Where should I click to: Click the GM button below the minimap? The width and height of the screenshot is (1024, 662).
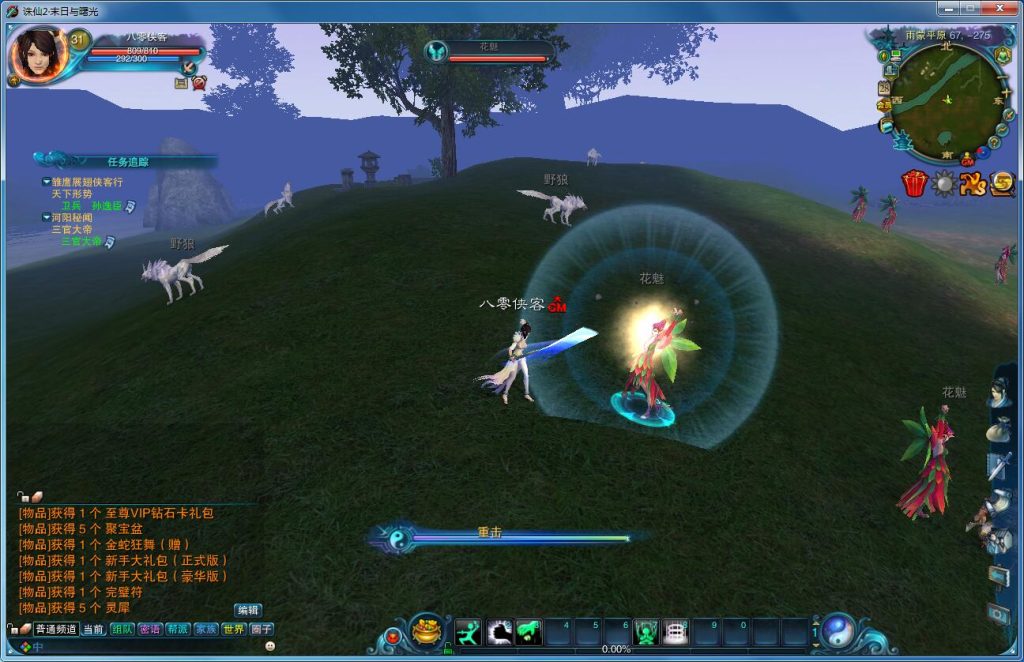(x=967, y=160)
